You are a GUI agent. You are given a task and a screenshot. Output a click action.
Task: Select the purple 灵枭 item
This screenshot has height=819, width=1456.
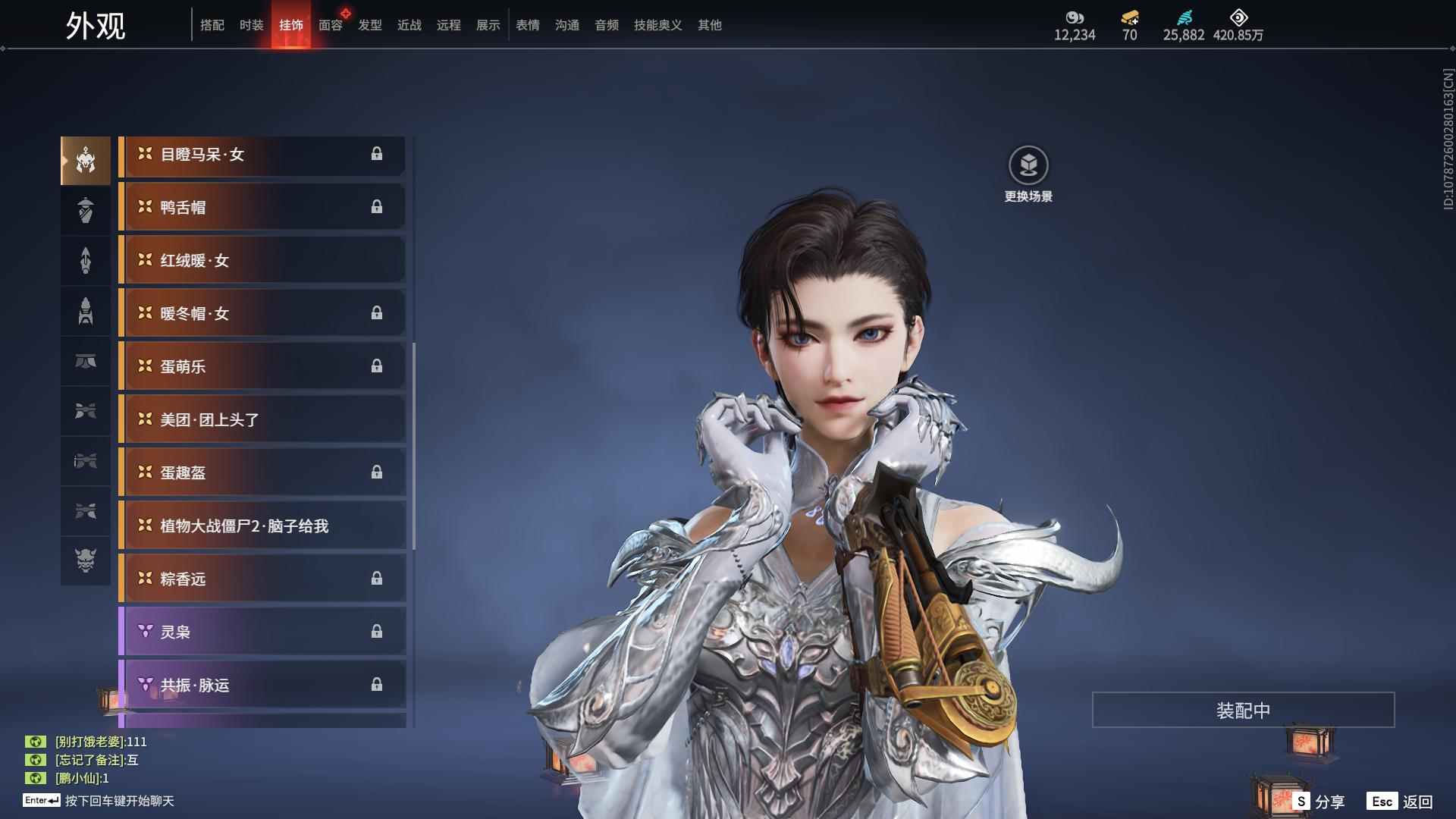(262, 632)
